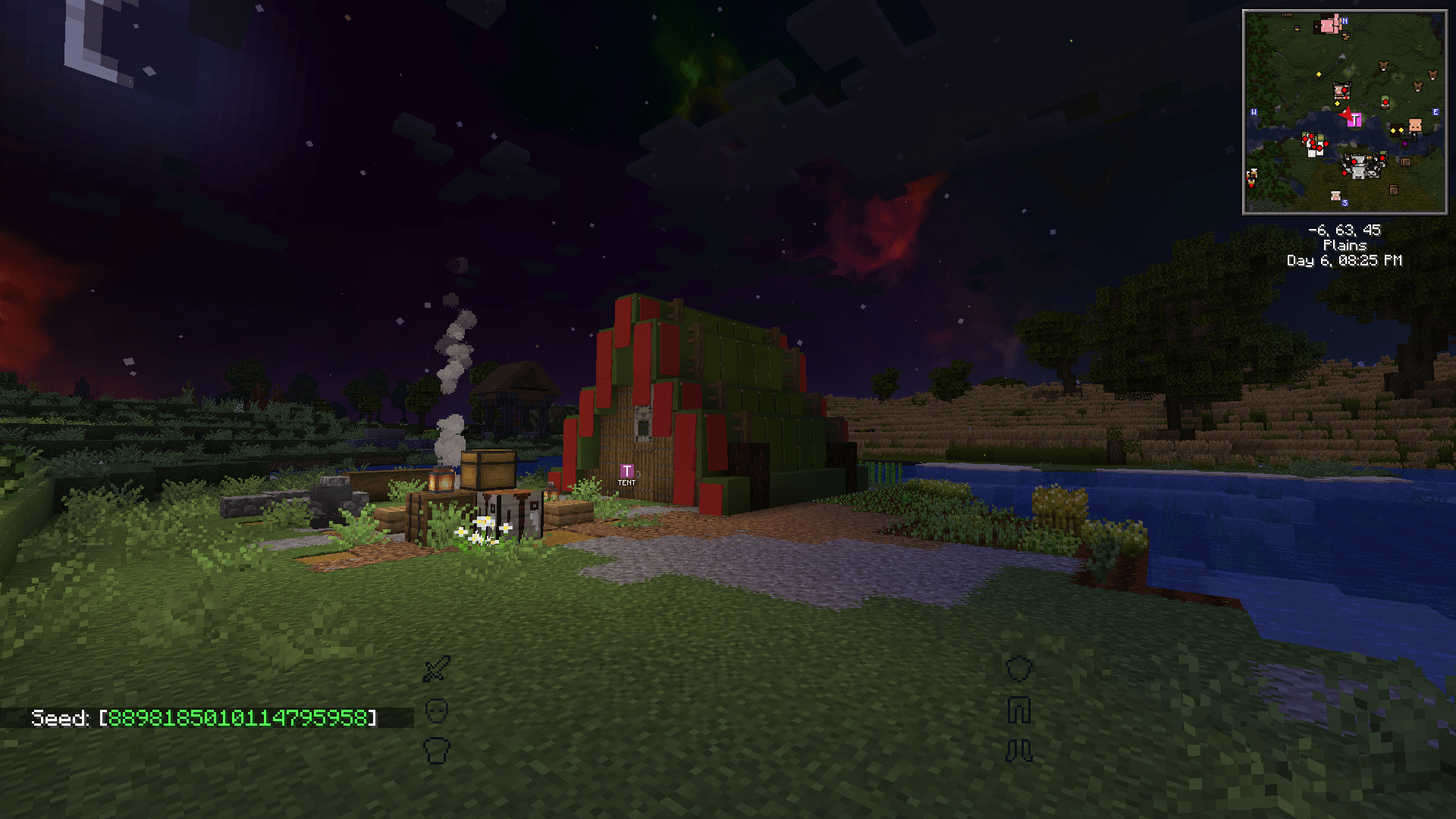This screenshot has width=1456, height=819.
Task: Click the red player arrow on the minimap
Action: click(x=1347, y=115)
